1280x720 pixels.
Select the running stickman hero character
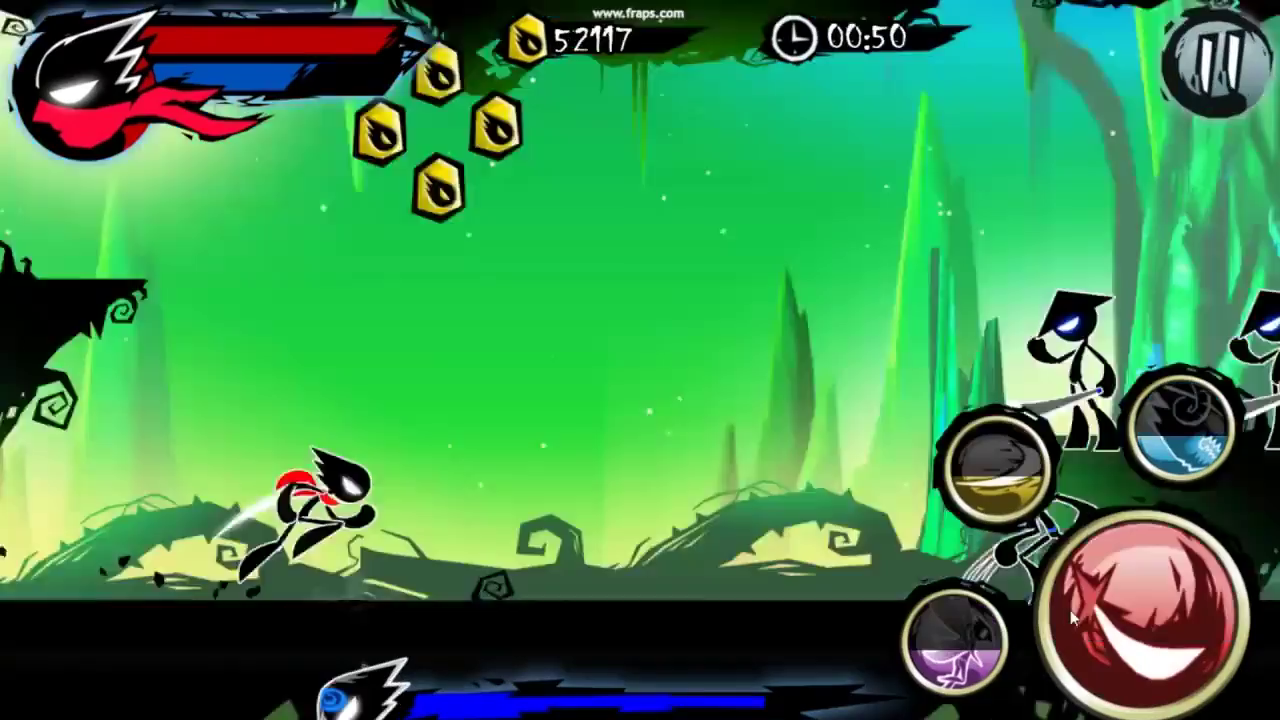coord(310,510)
